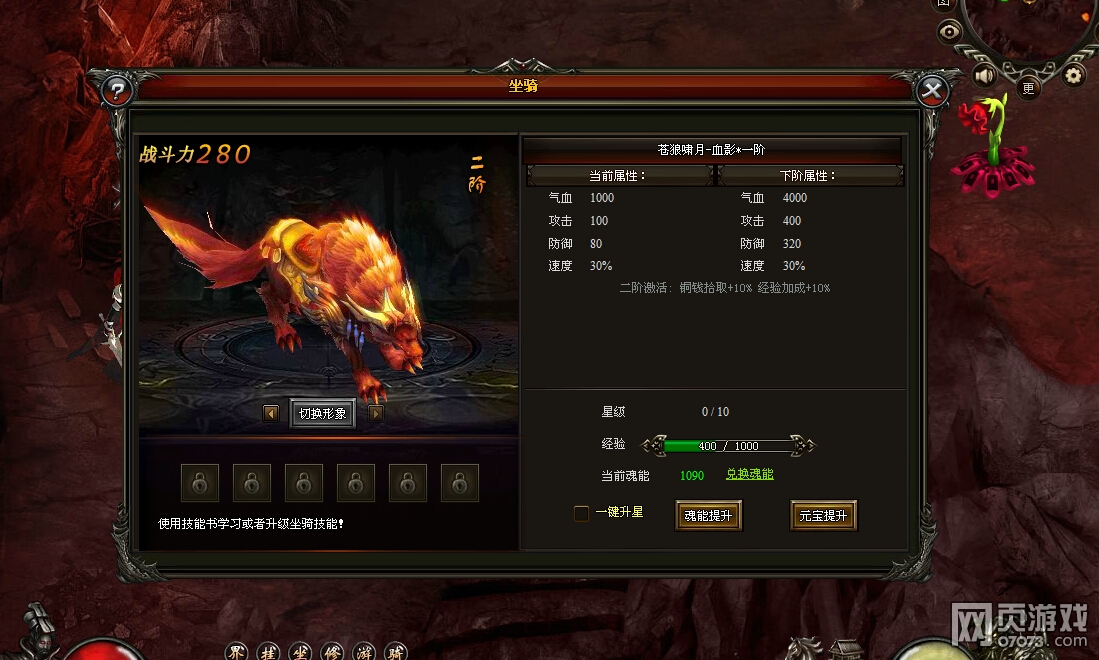Follow the 兑换魂能 exchange link
1099x660 pixels.
749,474
